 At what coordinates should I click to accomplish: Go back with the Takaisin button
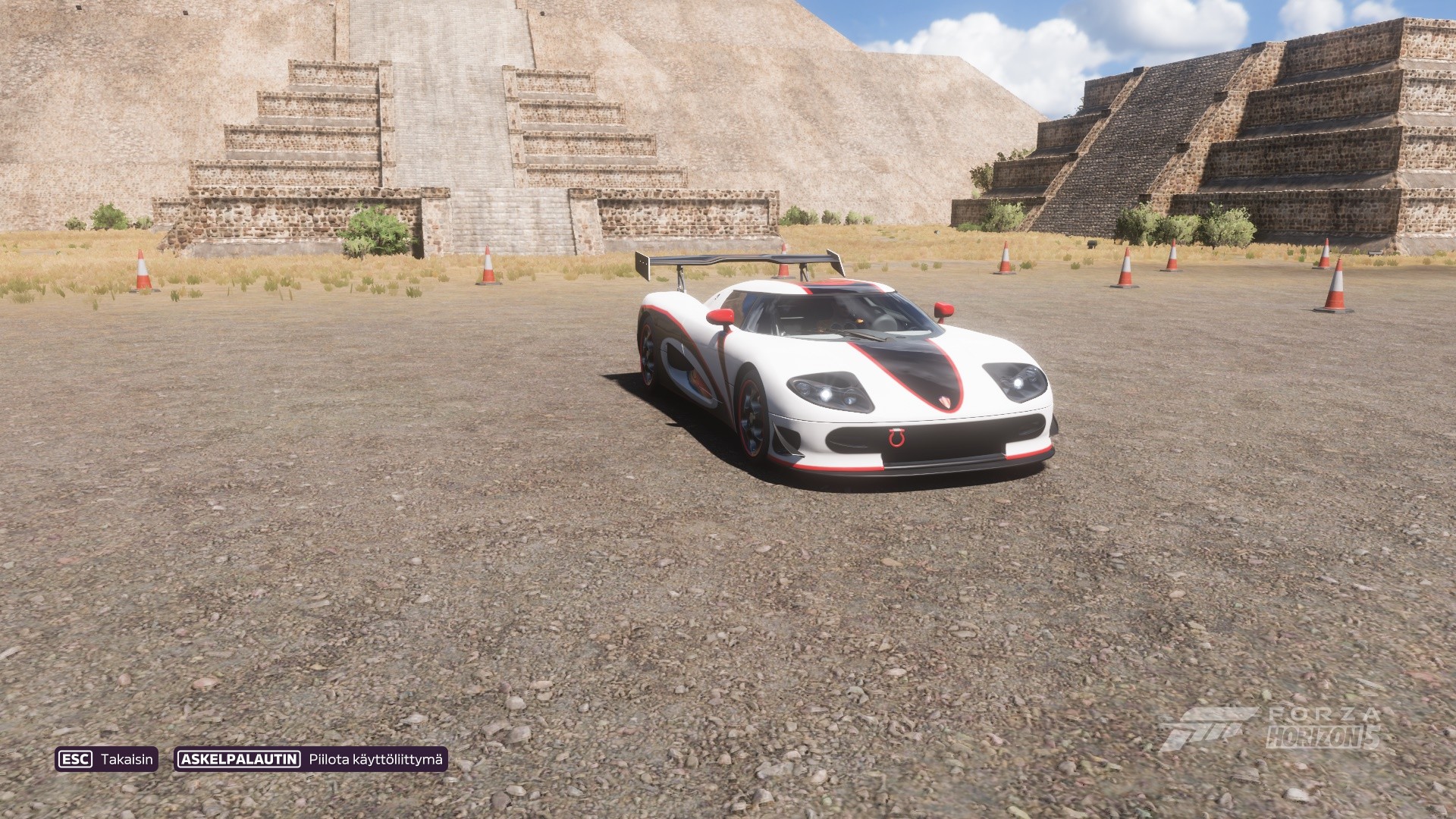tap(106, 759)
